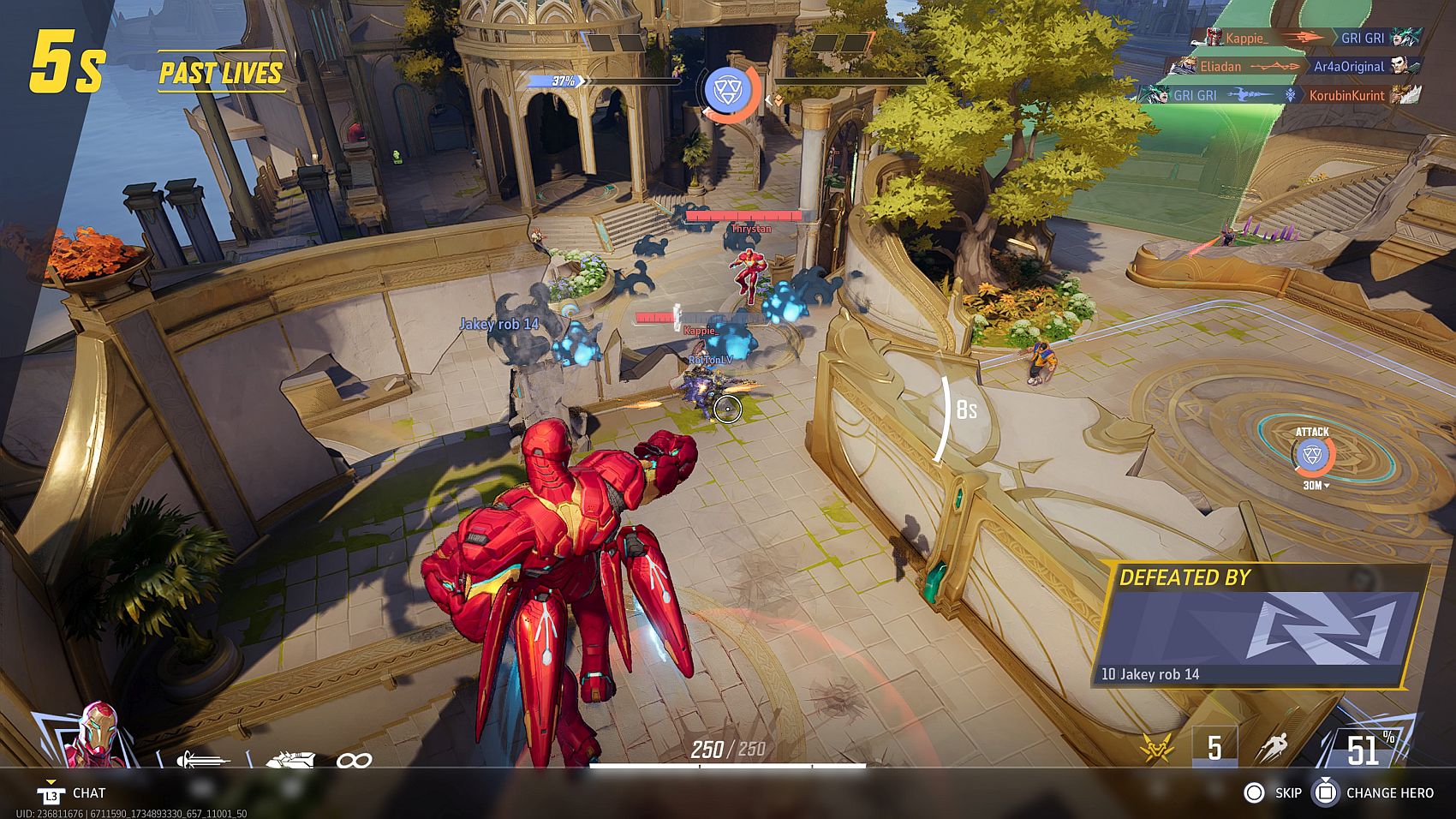Activate the running-figure dash ability icon

point(1273,747)
